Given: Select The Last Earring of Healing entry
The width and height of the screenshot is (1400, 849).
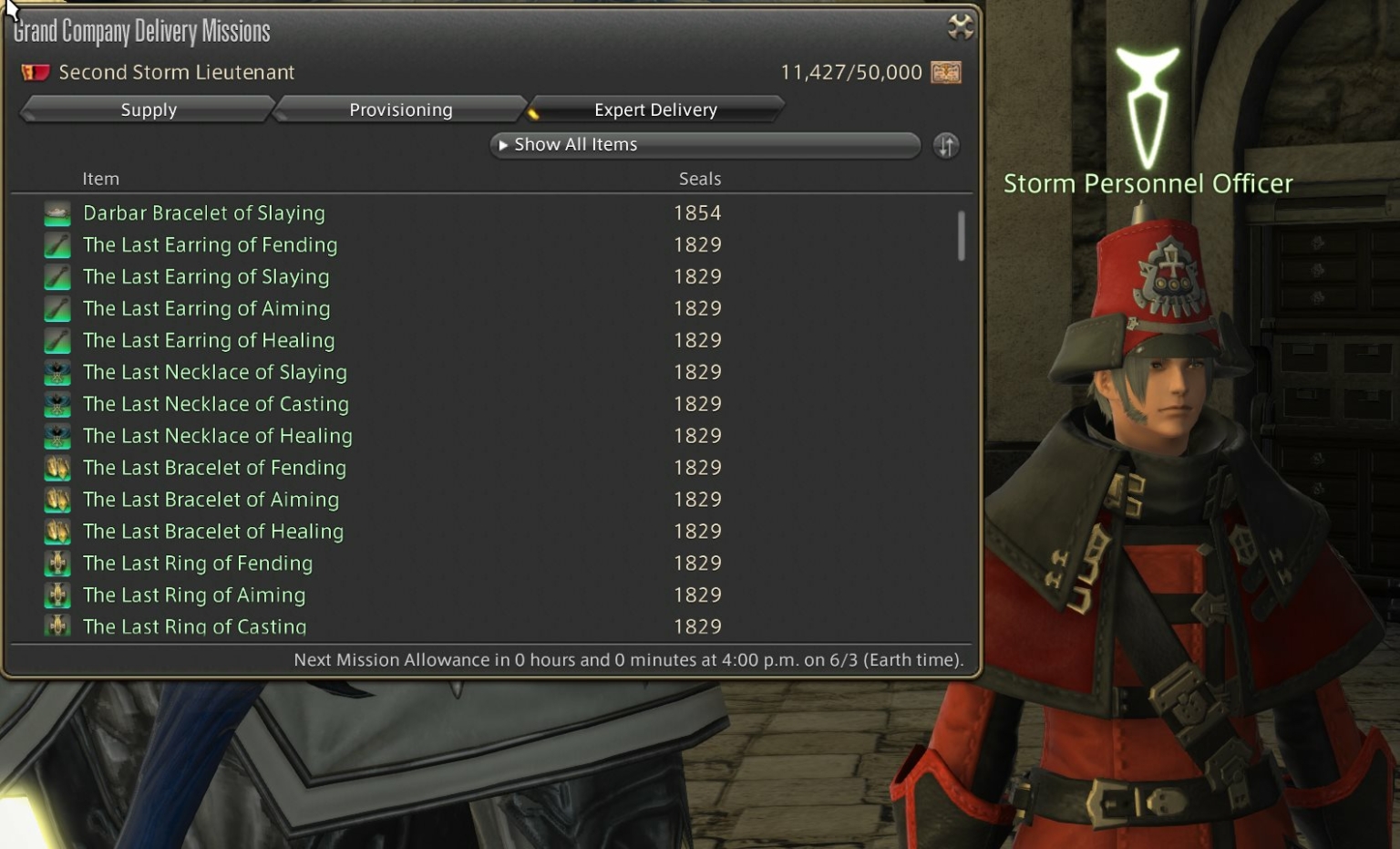Looking at the screenshot, I should point(209,340).
